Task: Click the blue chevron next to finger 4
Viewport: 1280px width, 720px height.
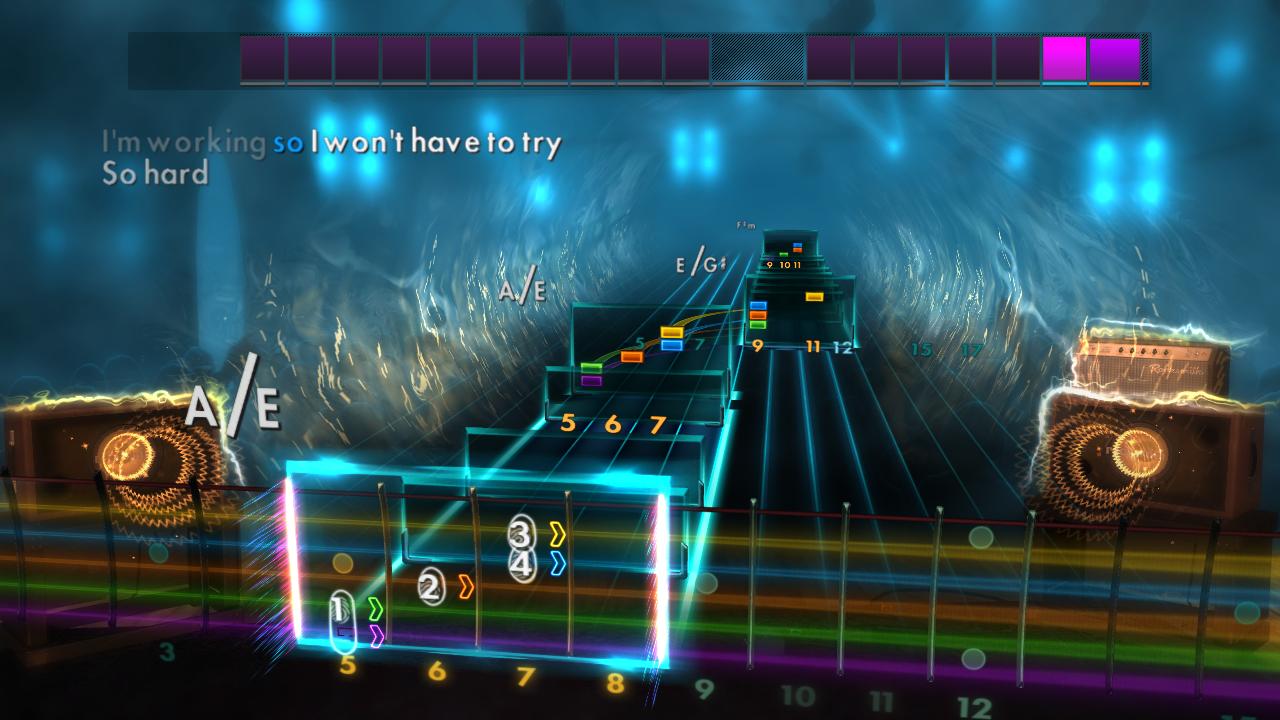Action: point(557,563)
